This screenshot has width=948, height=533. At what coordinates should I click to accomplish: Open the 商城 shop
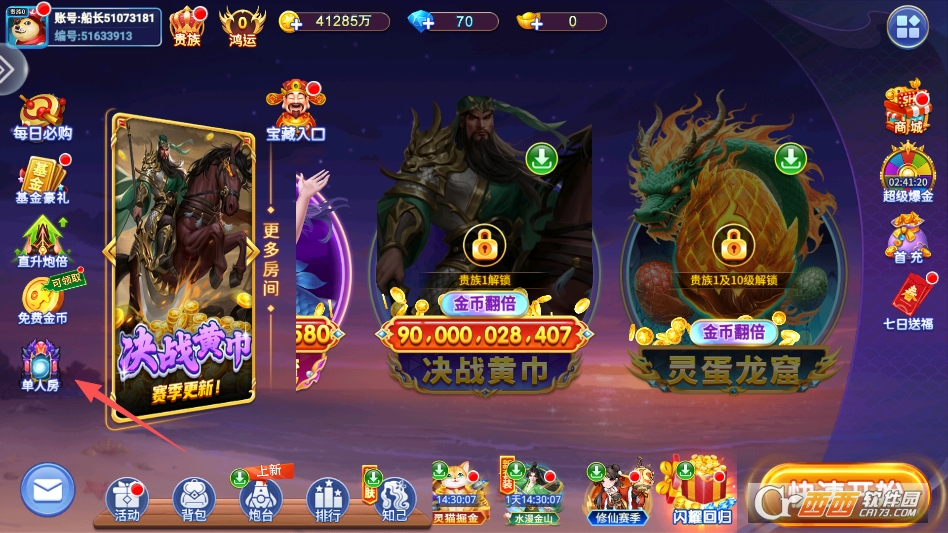click(x=907, y=107)
